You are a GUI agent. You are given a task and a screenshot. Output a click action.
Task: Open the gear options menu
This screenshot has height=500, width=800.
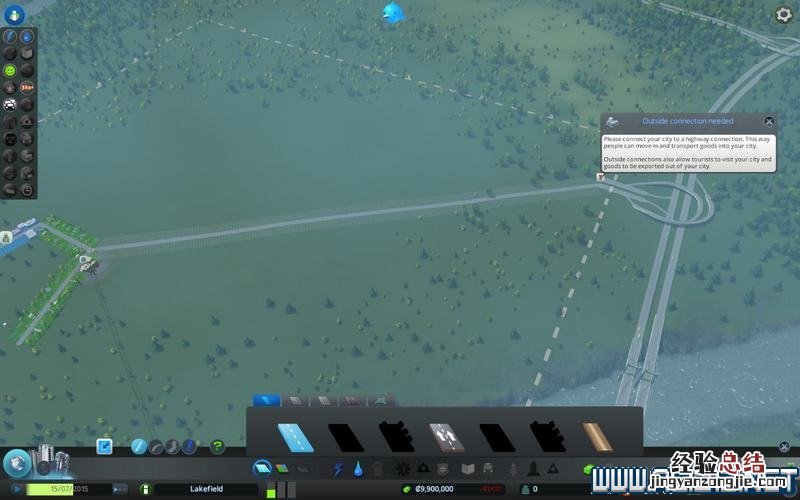tap(784, 14)
